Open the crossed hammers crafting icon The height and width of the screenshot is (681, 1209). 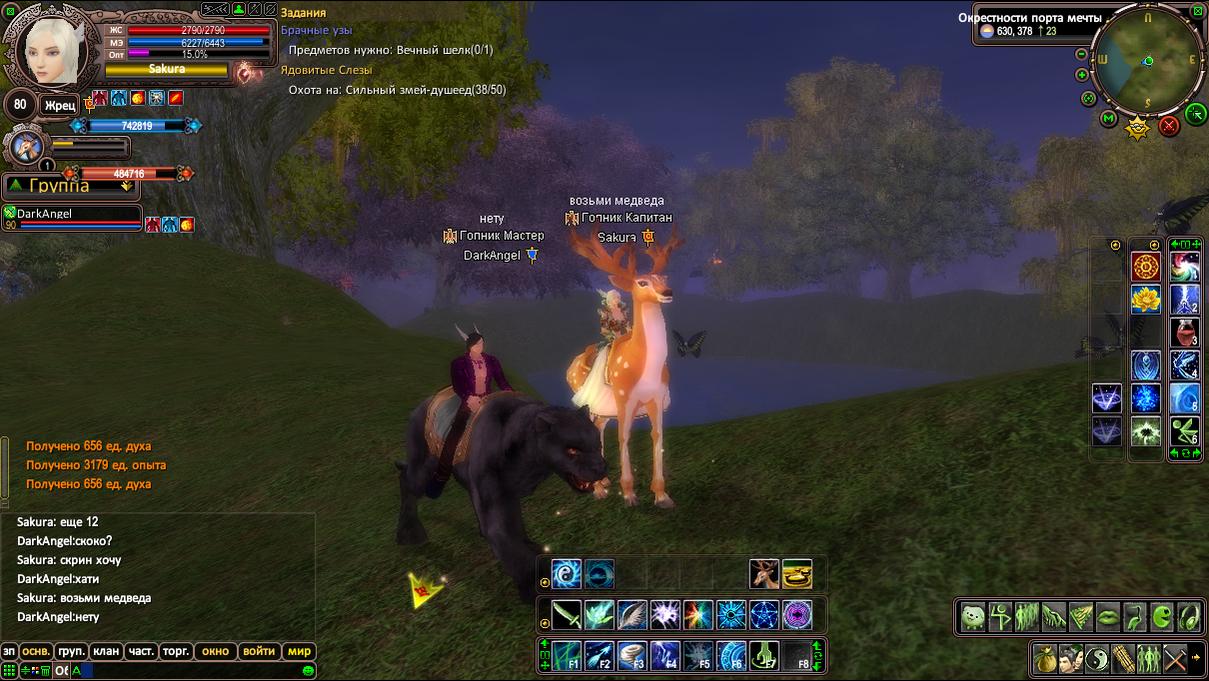click(x=1176, y=659)
